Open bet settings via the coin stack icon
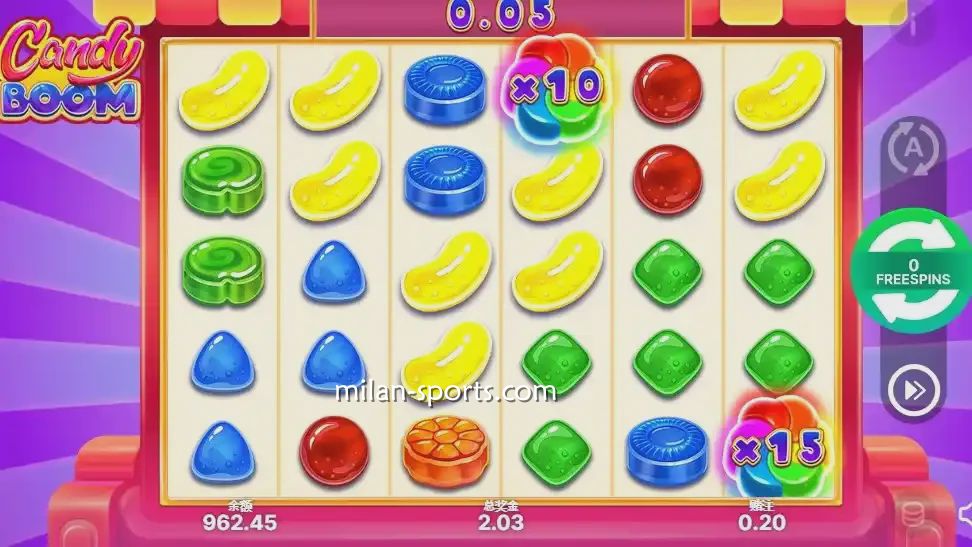This screenshot has width=972, height=547. (912, 517)
